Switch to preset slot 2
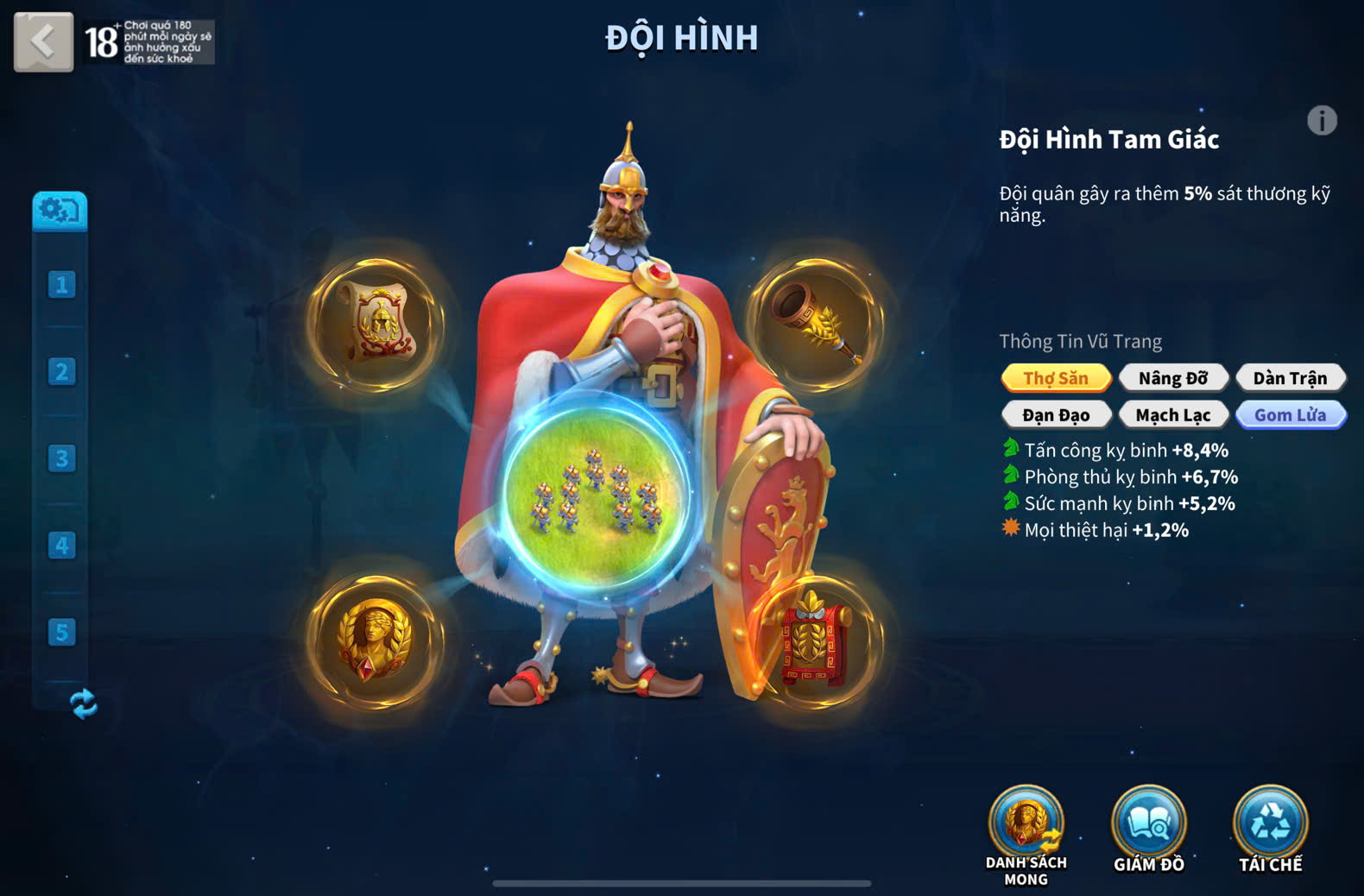1364x896 pixels. (61, 372)
